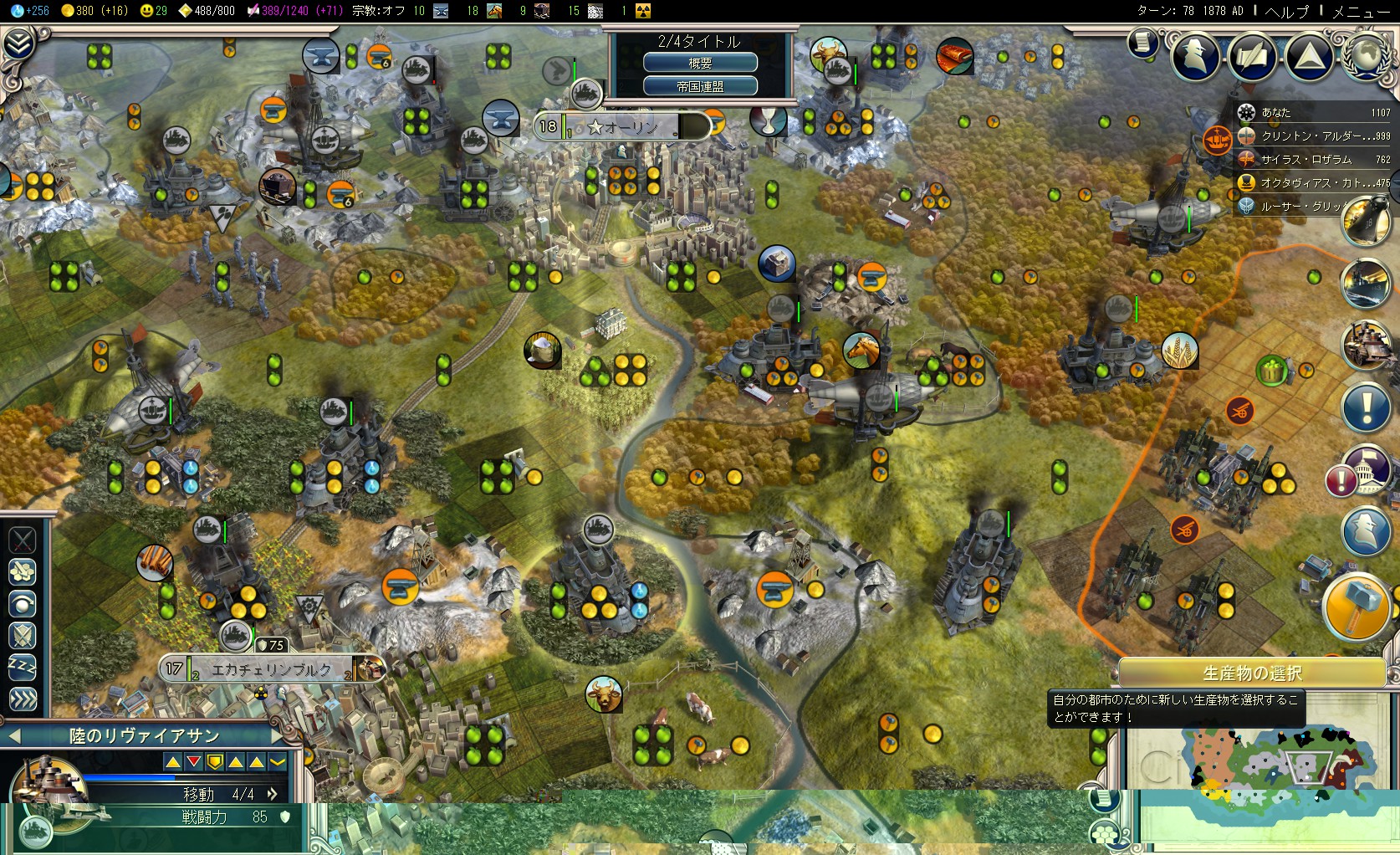
Task: Open the 帝国連盟 panel
Action: pyautogui.click(x=700, y=85)
